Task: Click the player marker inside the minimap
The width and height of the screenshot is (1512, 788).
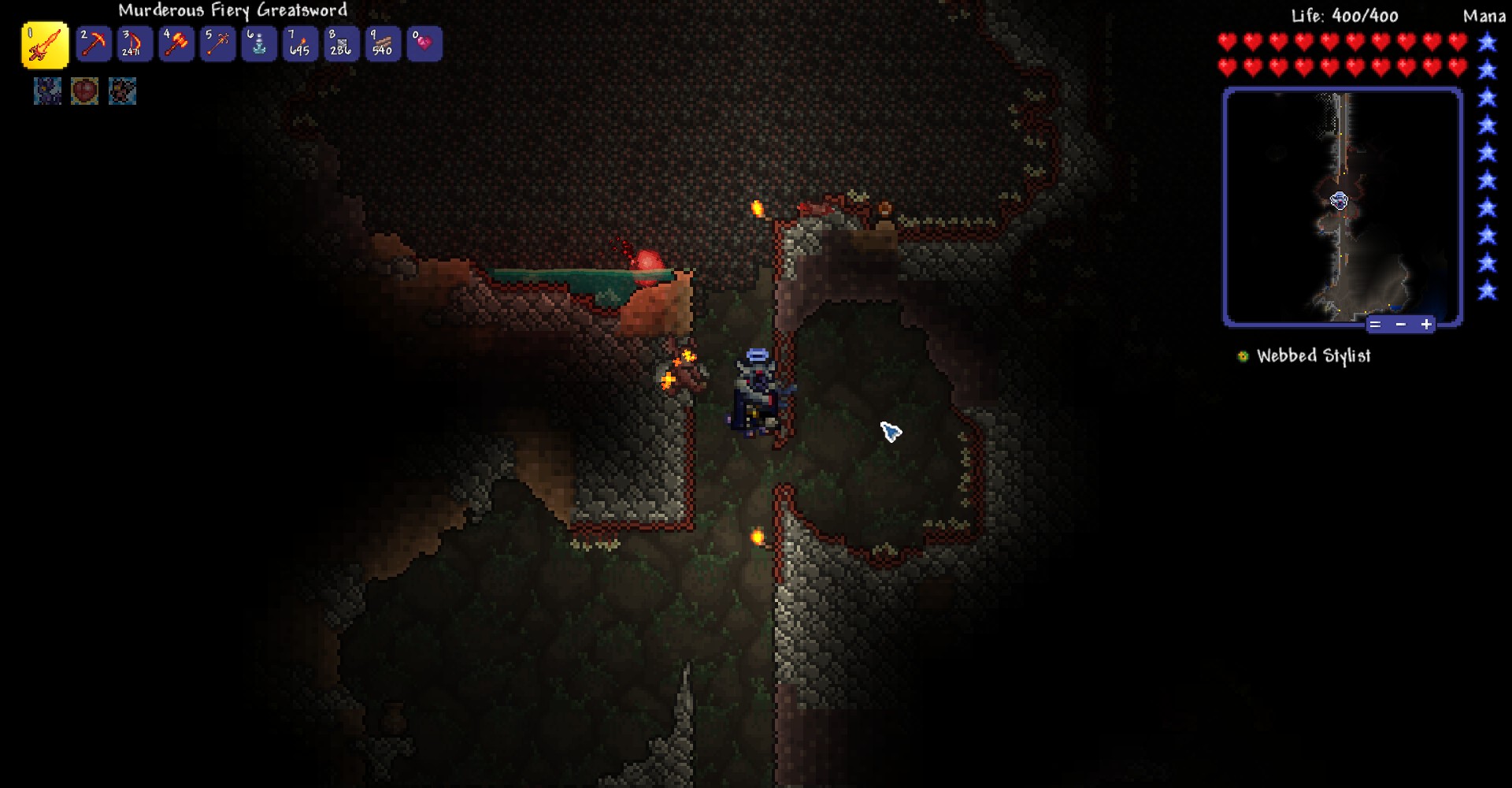Action: [1339, 202]
